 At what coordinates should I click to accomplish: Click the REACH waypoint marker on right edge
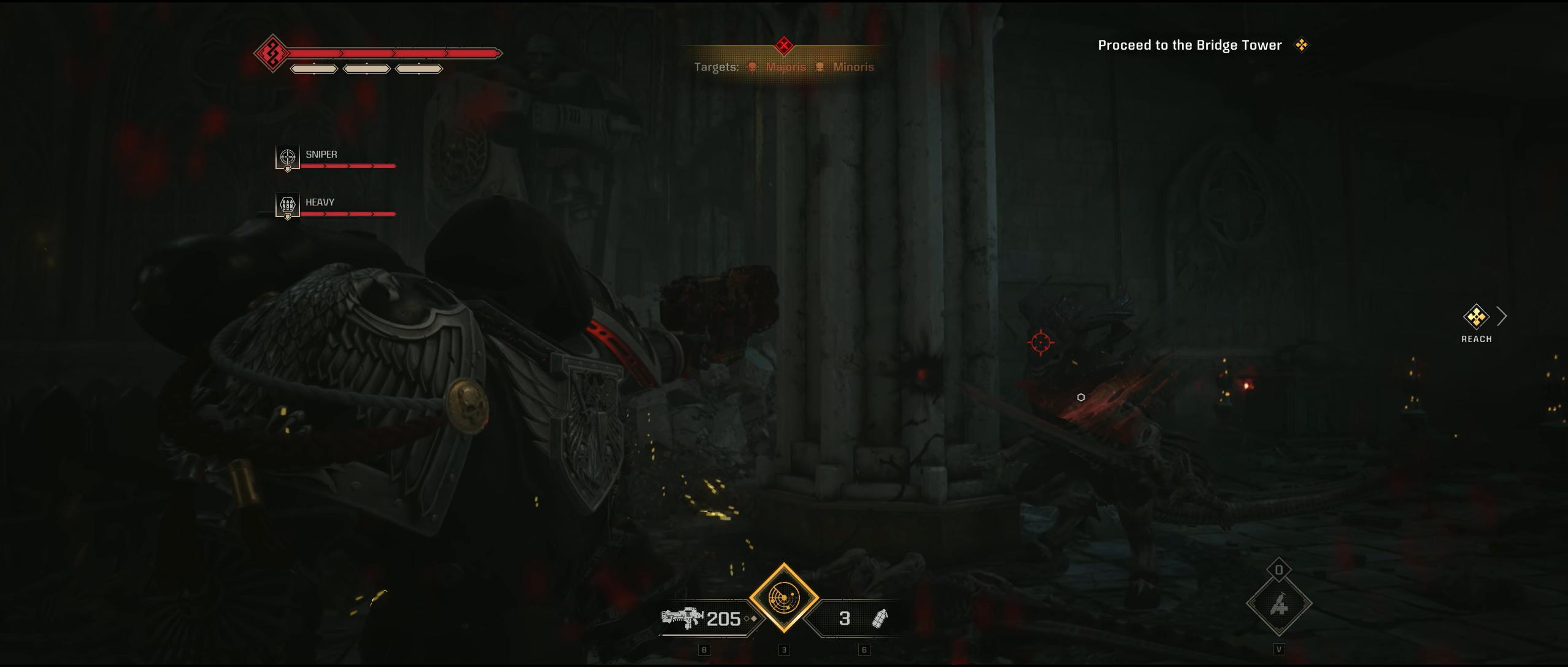pos(1476,318)
